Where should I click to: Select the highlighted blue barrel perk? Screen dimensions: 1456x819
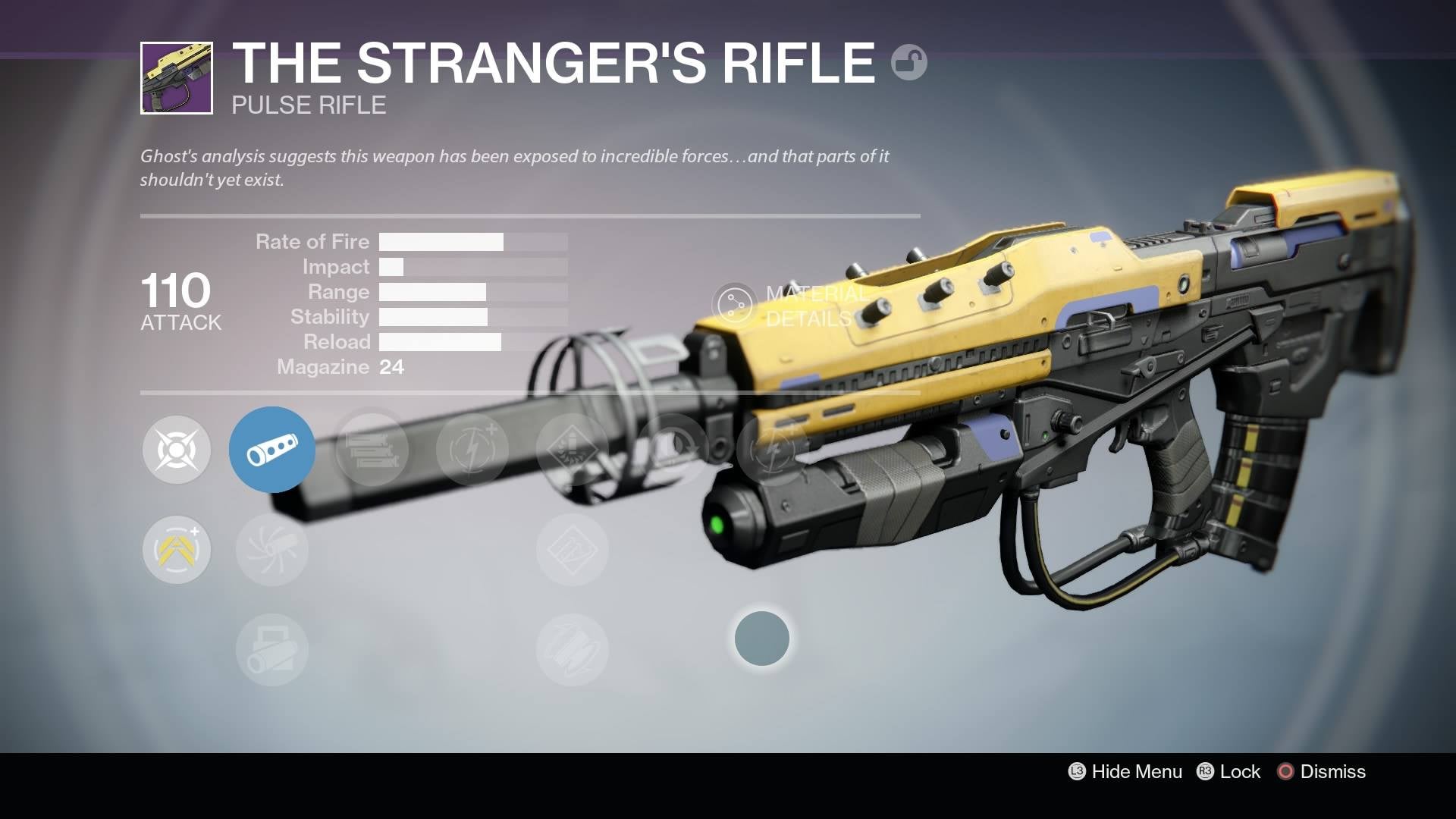tap(272, 449)
